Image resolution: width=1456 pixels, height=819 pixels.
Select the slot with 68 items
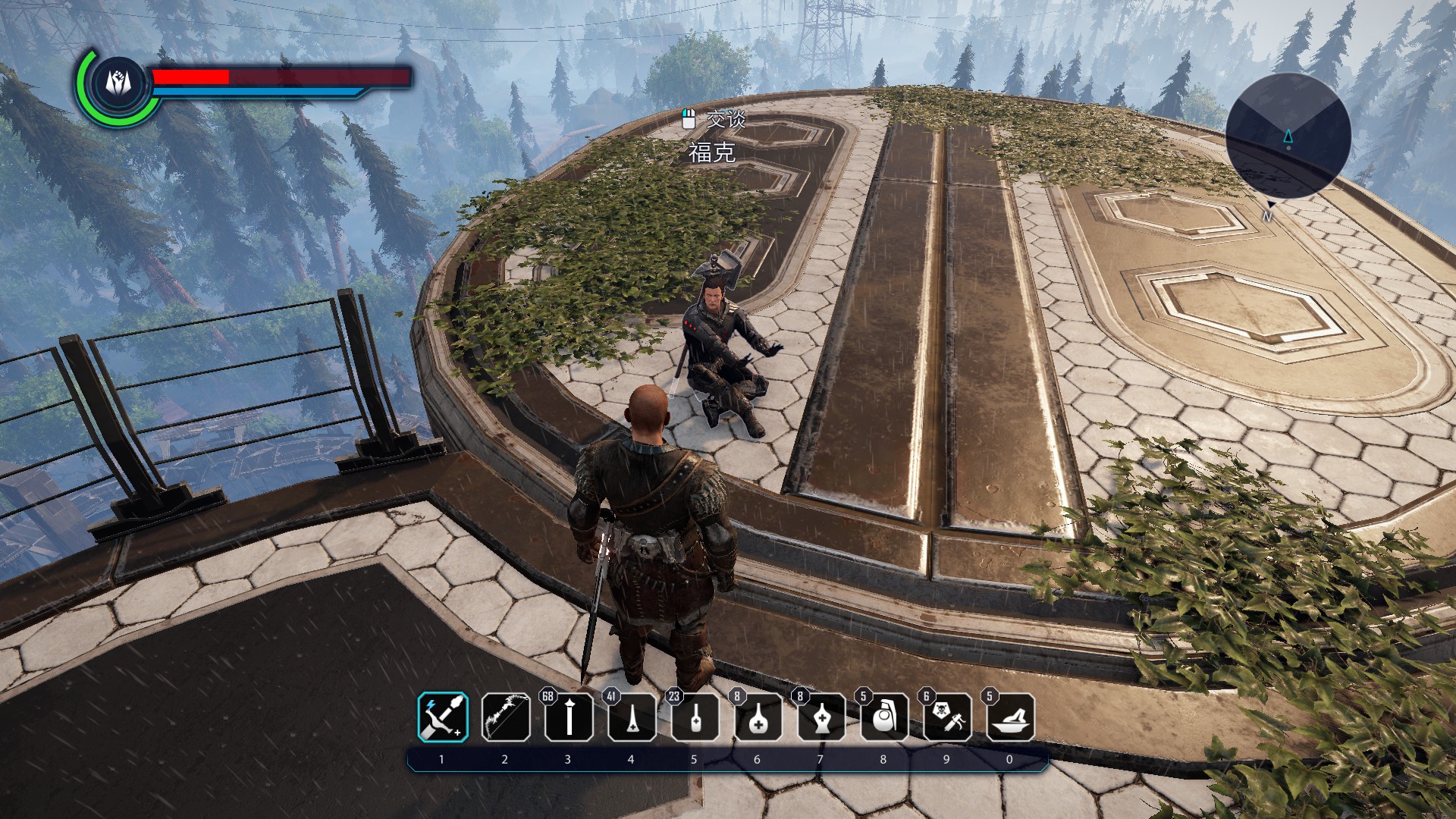point(569,717)
